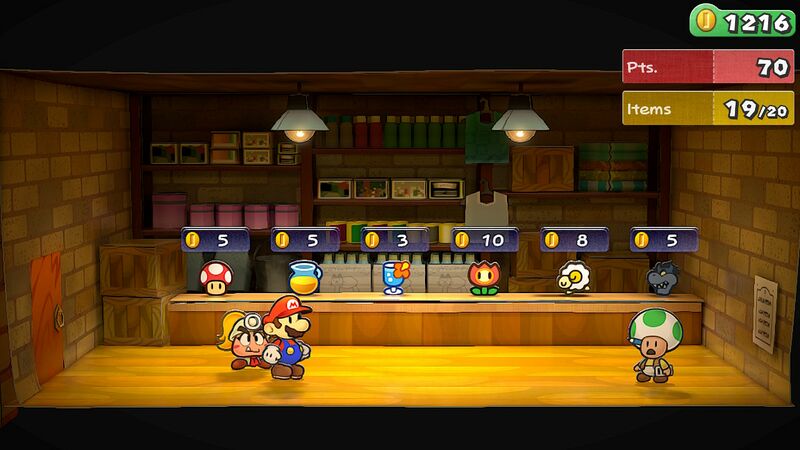The image size is (800, 450).
Task: Select the red Mushroom shop item
Action: pyautogui.click(x=213, y=277)
